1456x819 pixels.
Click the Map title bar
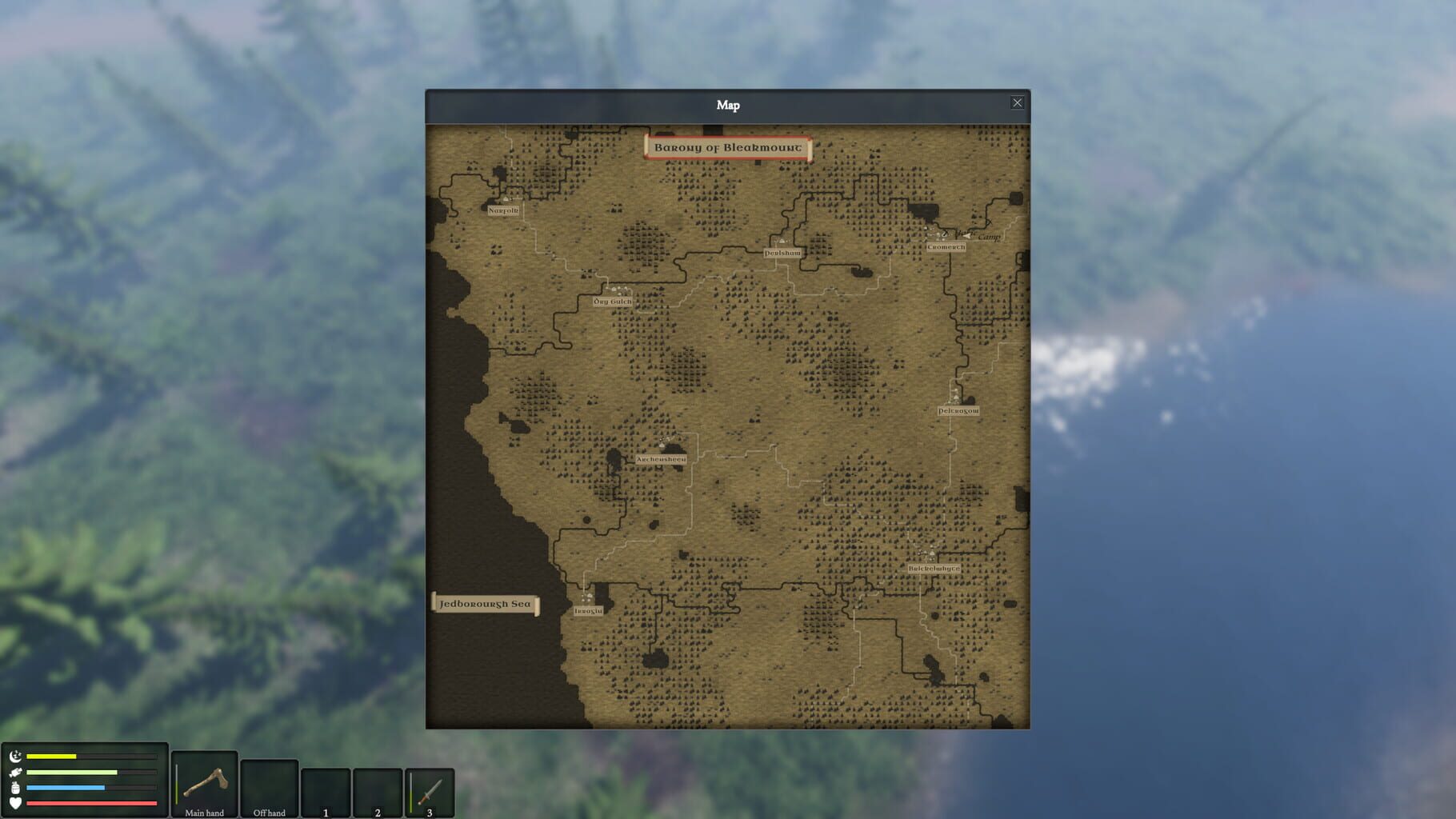(728, 103)
